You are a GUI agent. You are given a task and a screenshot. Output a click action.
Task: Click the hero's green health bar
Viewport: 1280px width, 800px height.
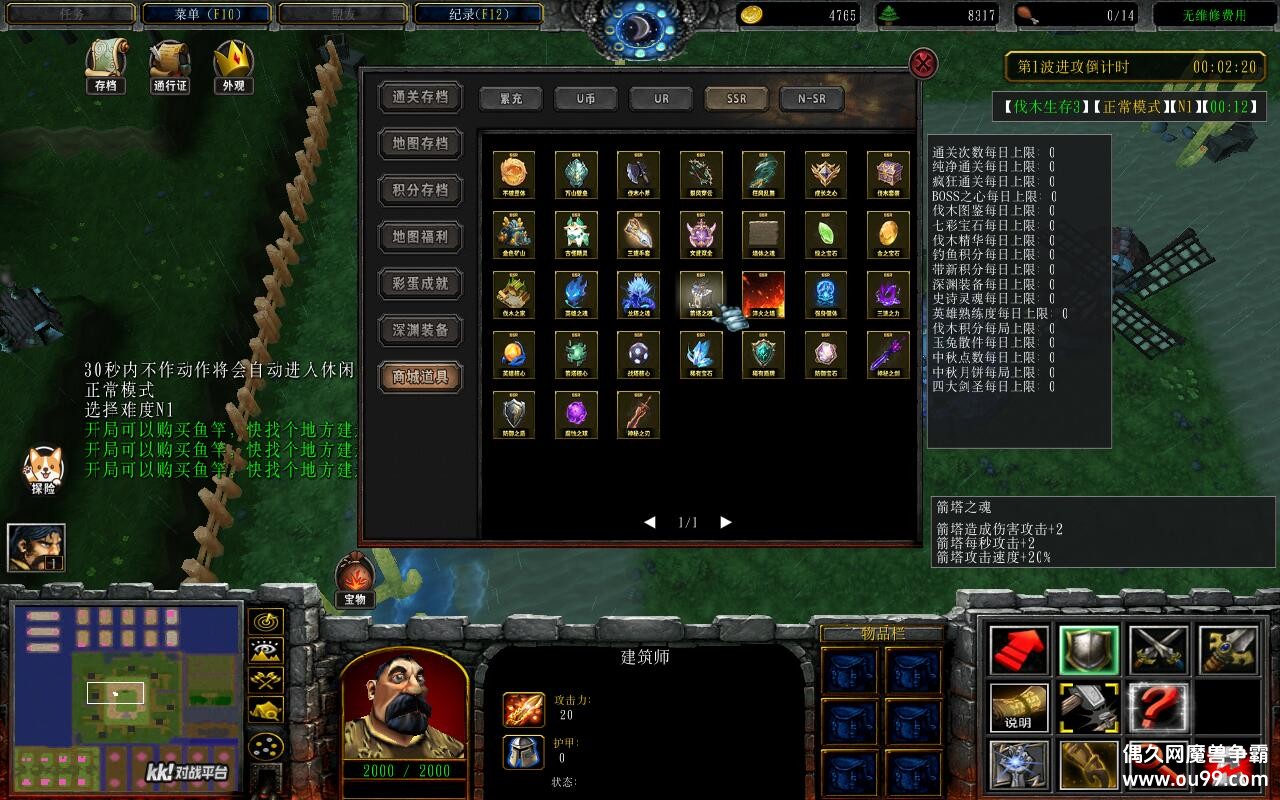point(404,772)
